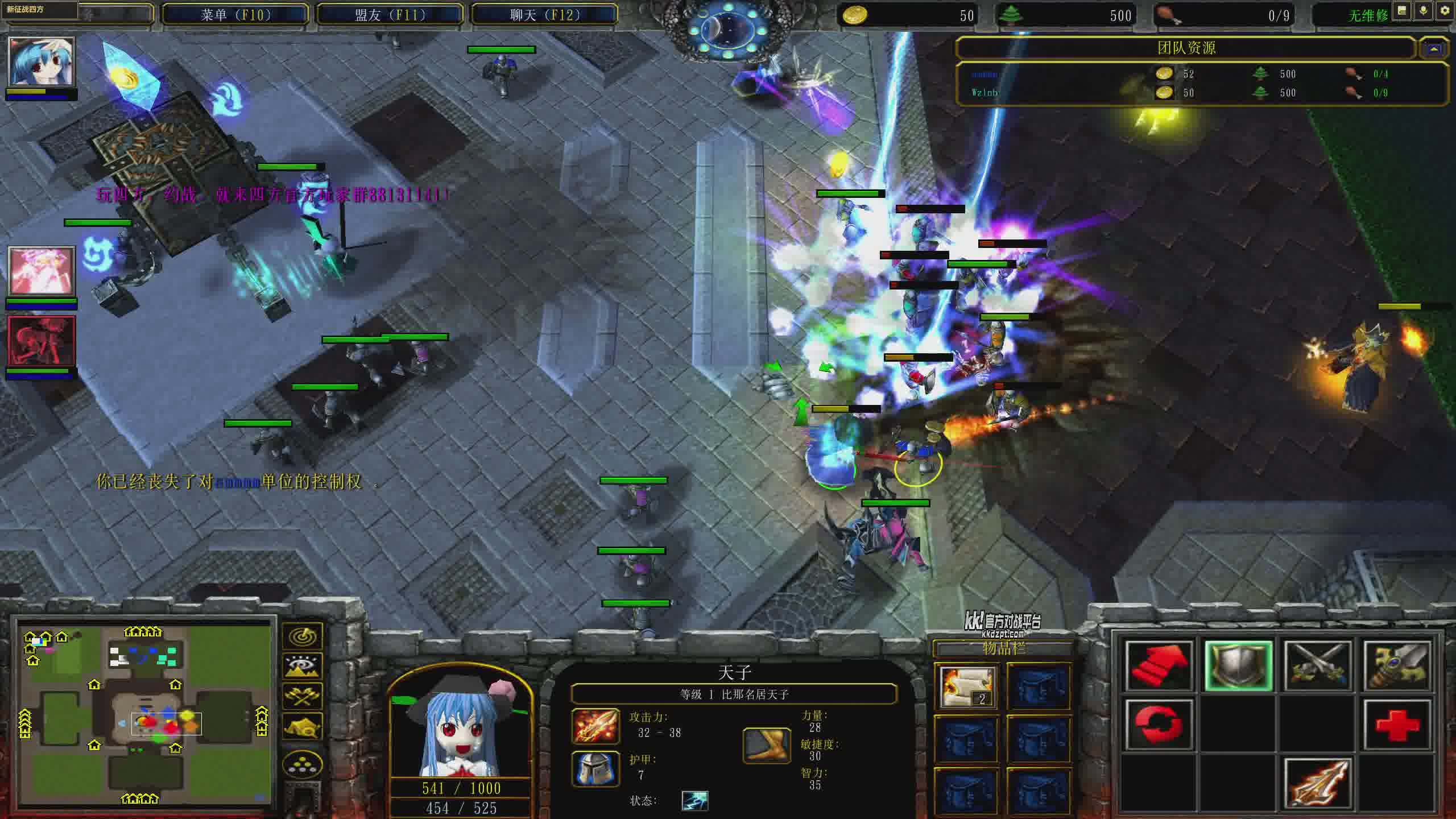Select the pink hero portrait on left edge

click(41, 271)
